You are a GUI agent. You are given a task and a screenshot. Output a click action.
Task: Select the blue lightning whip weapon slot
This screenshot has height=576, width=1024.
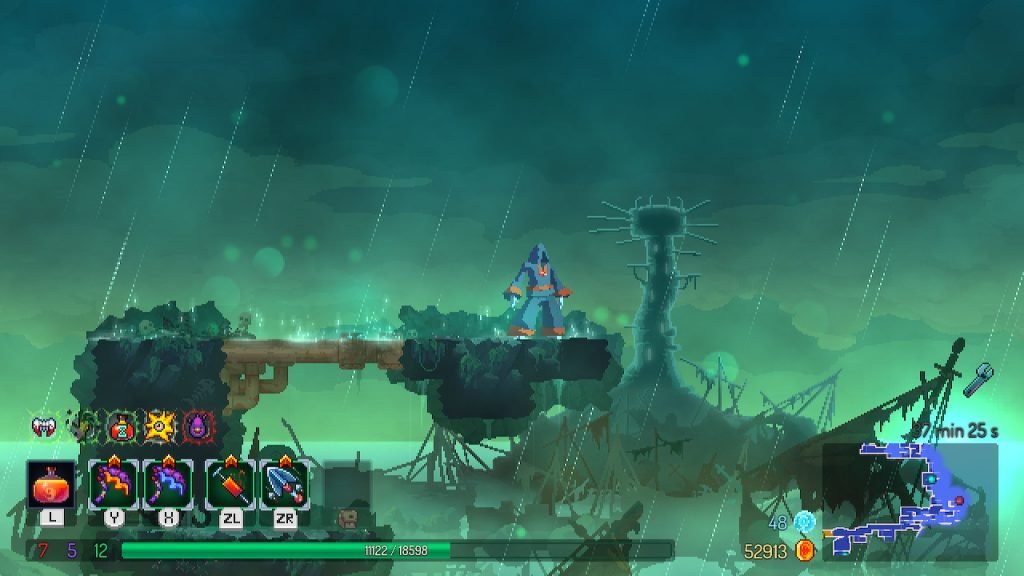coord(167,485)
